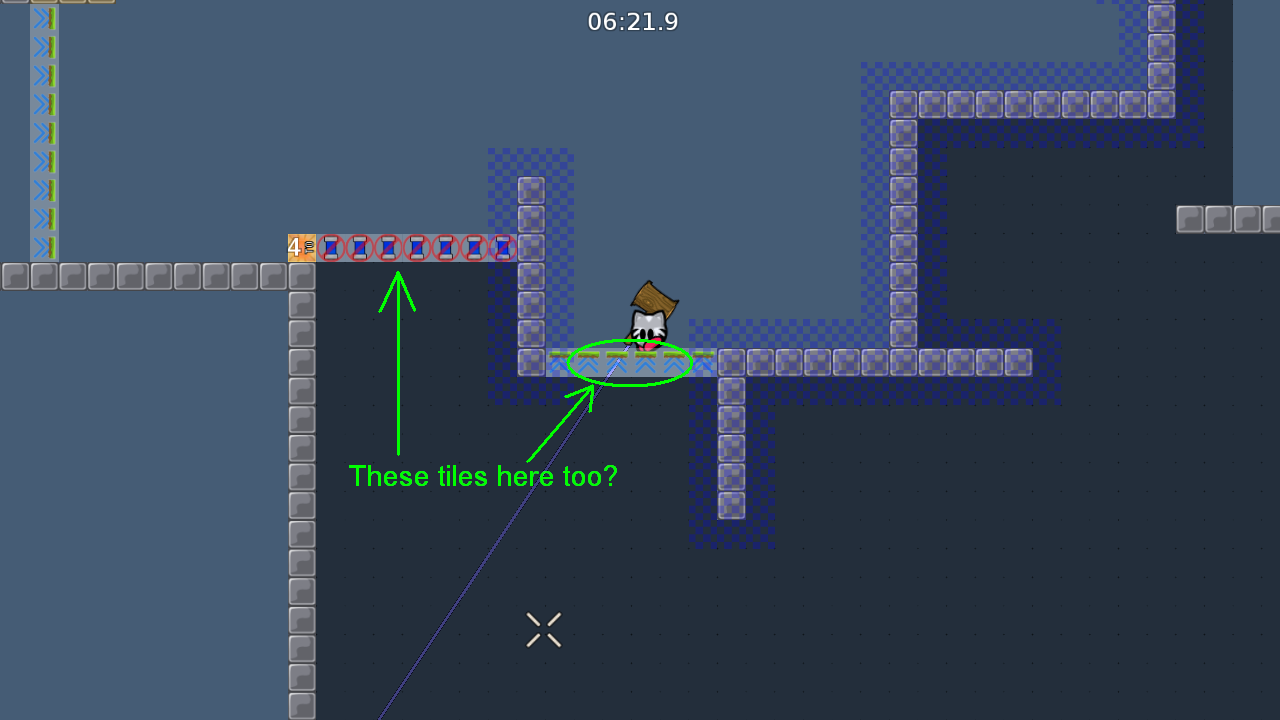The image size is (1280, 720).
Task: Select the first crossed-out spool tile
Action: [x=331, y=247]
